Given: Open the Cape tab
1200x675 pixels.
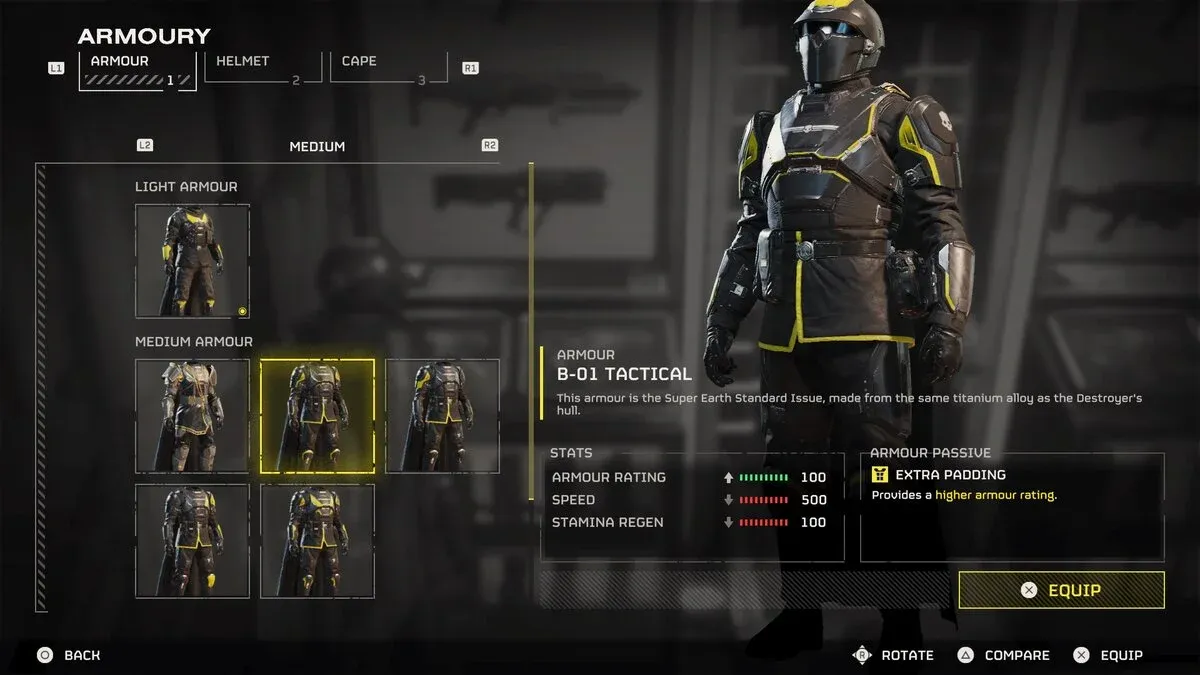Looking at the screenshot, I should point(390,68).
